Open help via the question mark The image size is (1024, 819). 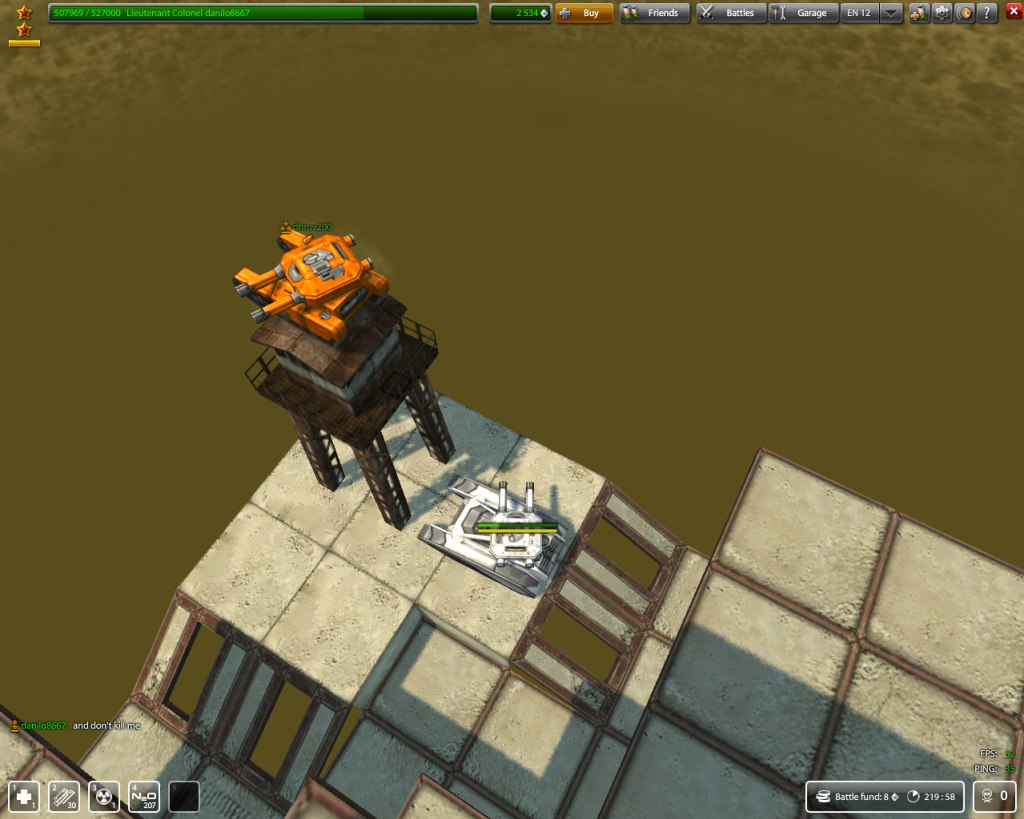click(x=987, y=13)
